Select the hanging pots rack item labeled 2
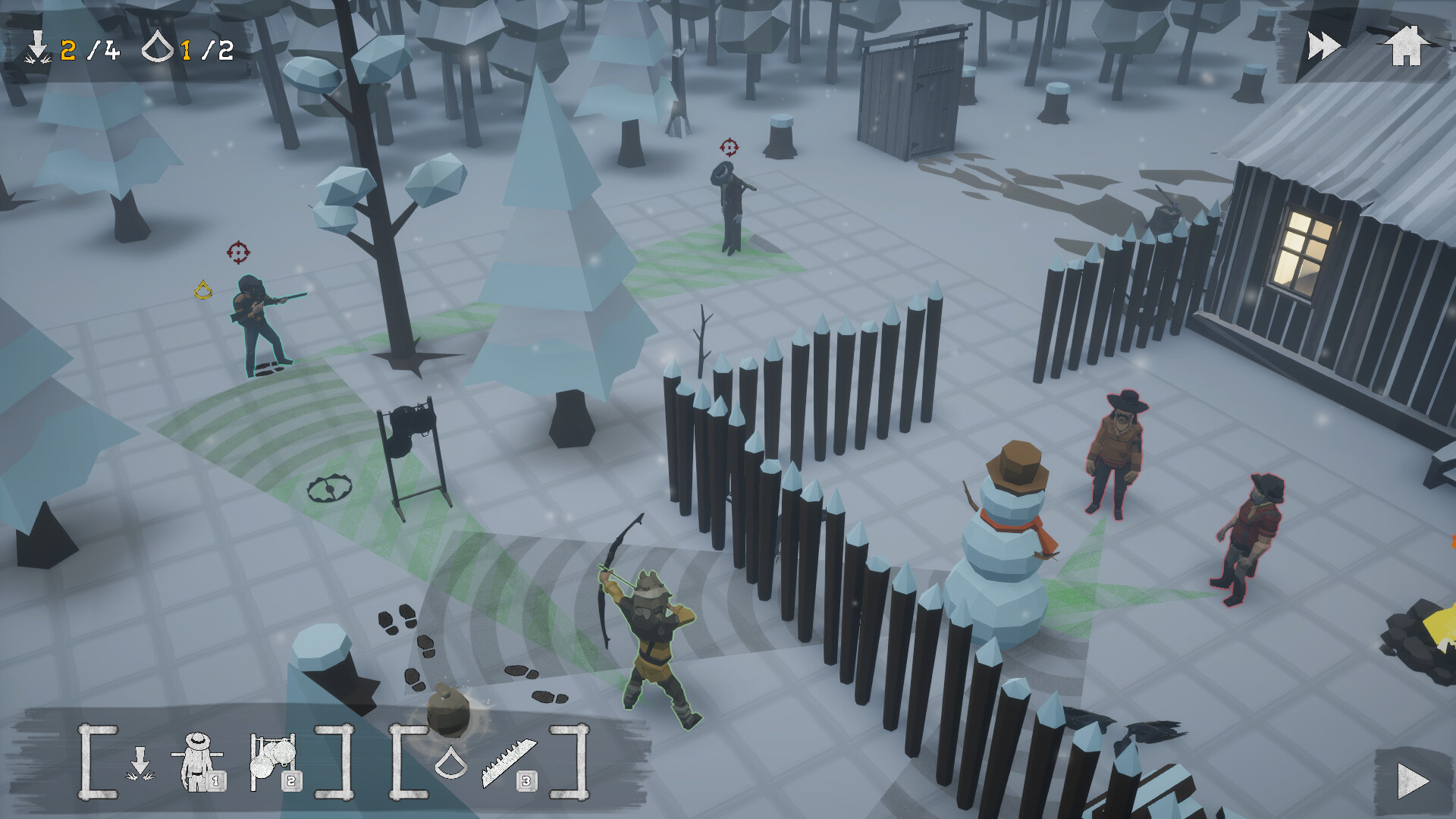Screen dimensions: 1456x819 click(273, 759)
